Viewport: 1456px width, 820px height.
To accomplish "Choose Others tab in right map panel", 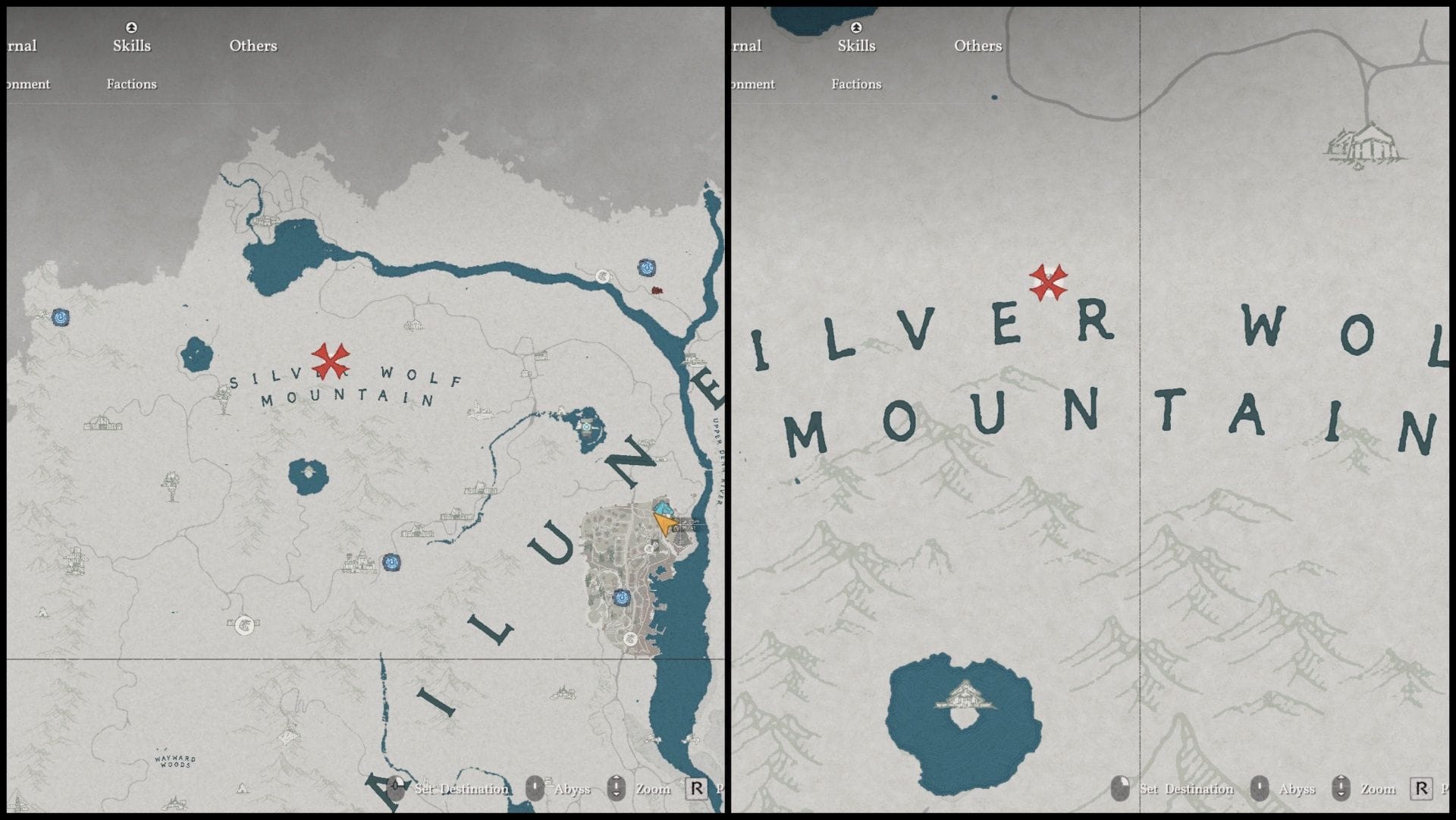I will (x=977, y=46).
